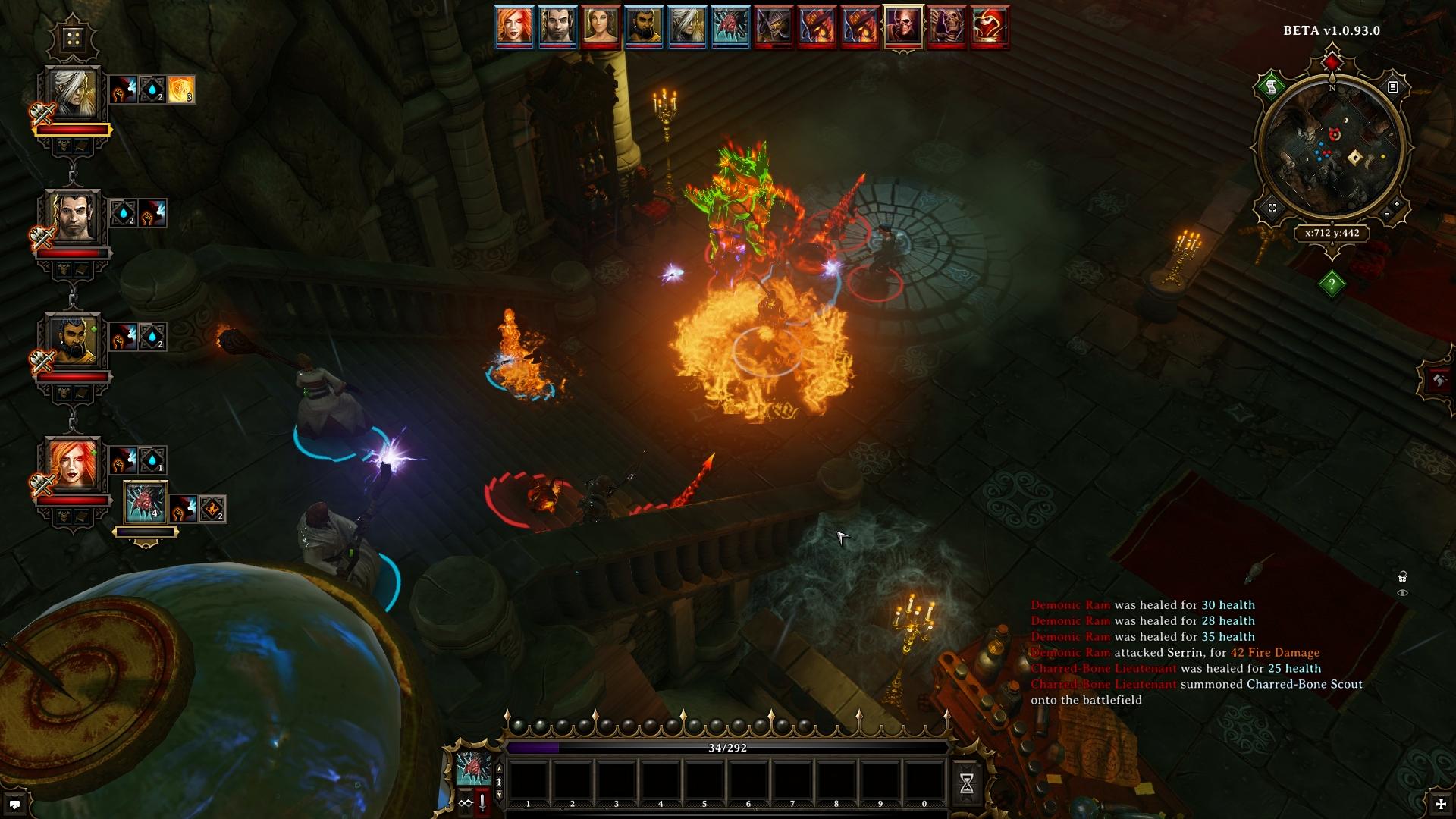
Task: Open the green question mark help button
Action: (1332, 284)
